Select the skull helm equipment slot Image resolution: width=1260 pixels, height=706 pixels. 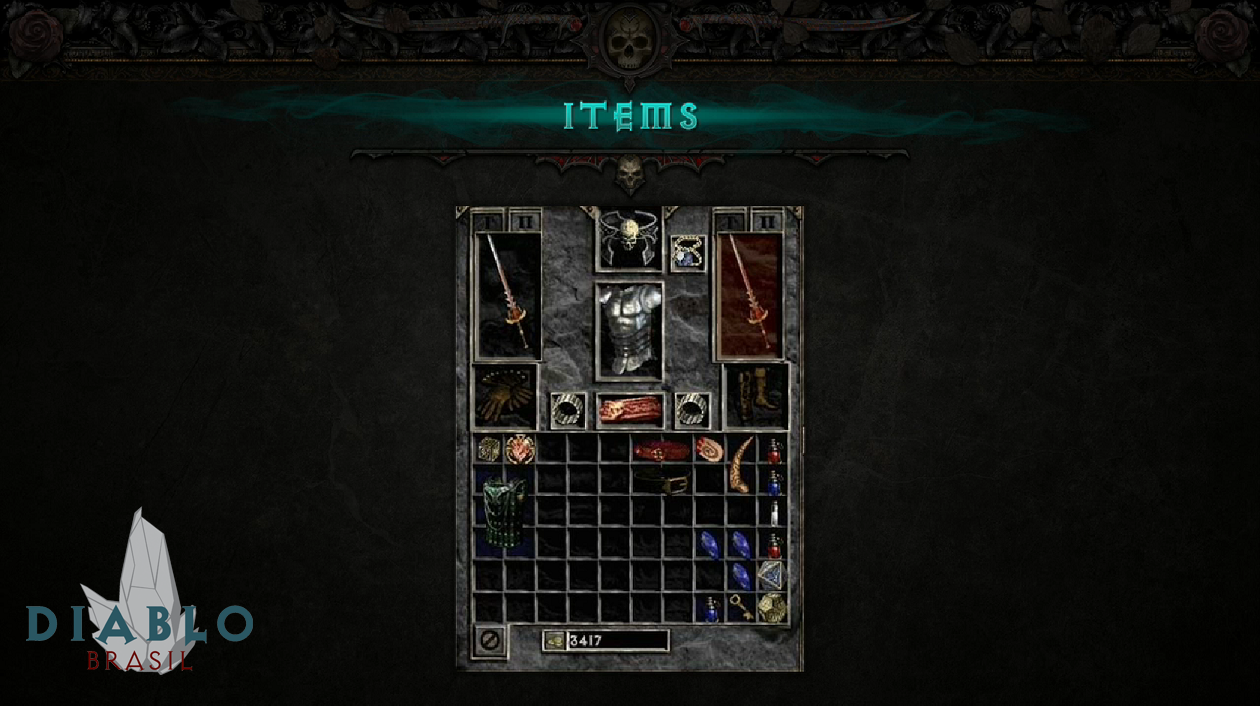629,239
